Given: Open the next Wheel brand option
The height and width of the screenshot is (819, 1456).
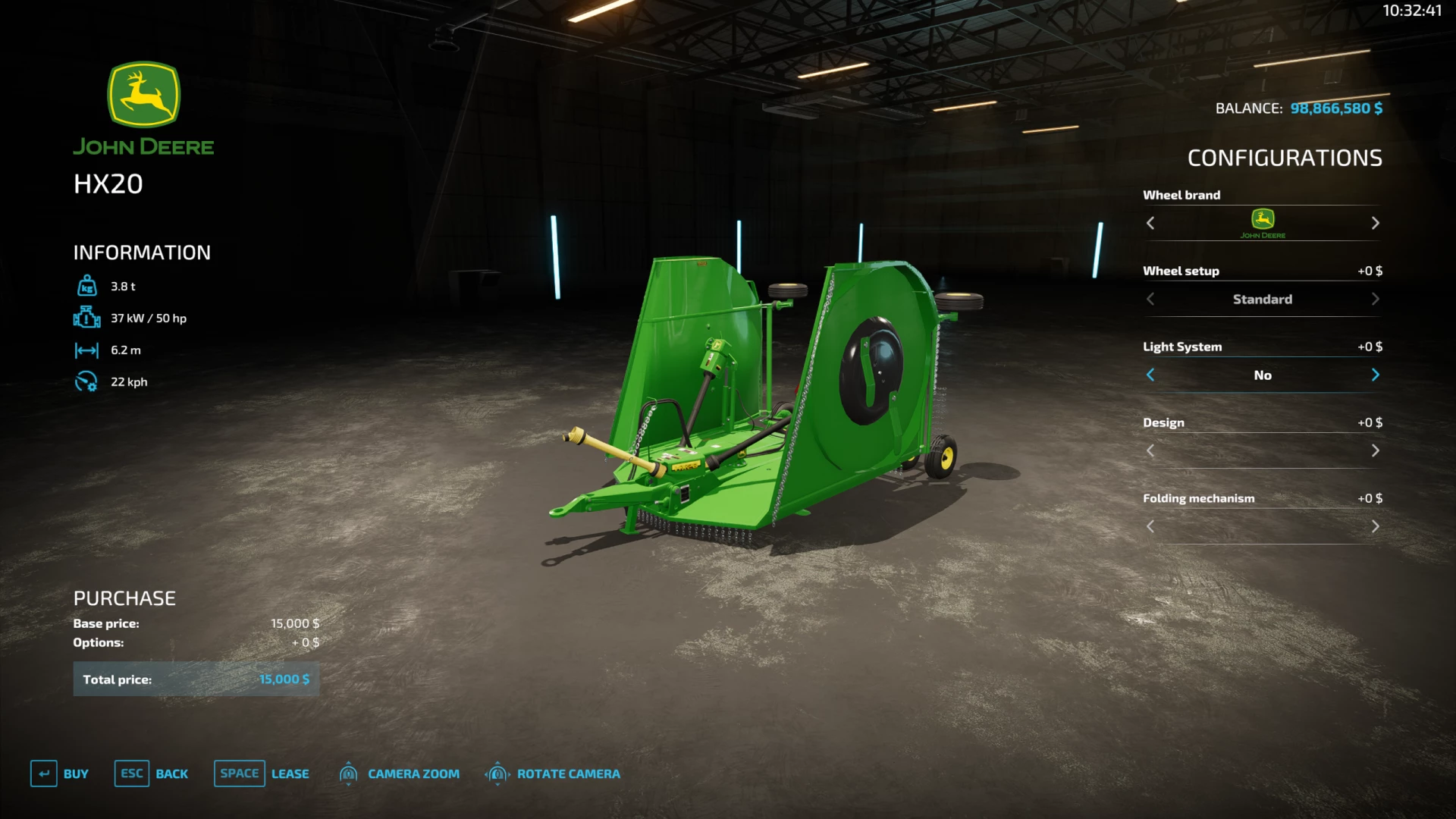Looking at the screenshot, I should (1376, 223).
